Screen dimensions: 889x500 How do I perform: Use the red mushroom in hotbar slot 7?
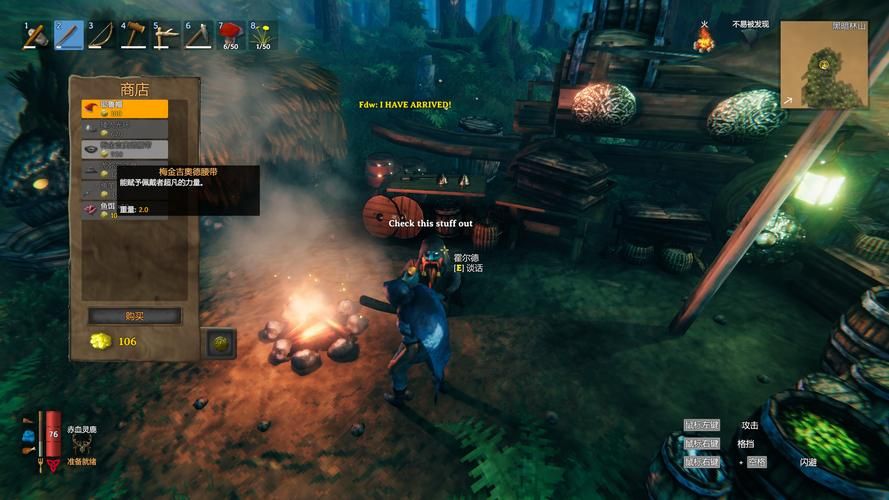click(231, 36)
